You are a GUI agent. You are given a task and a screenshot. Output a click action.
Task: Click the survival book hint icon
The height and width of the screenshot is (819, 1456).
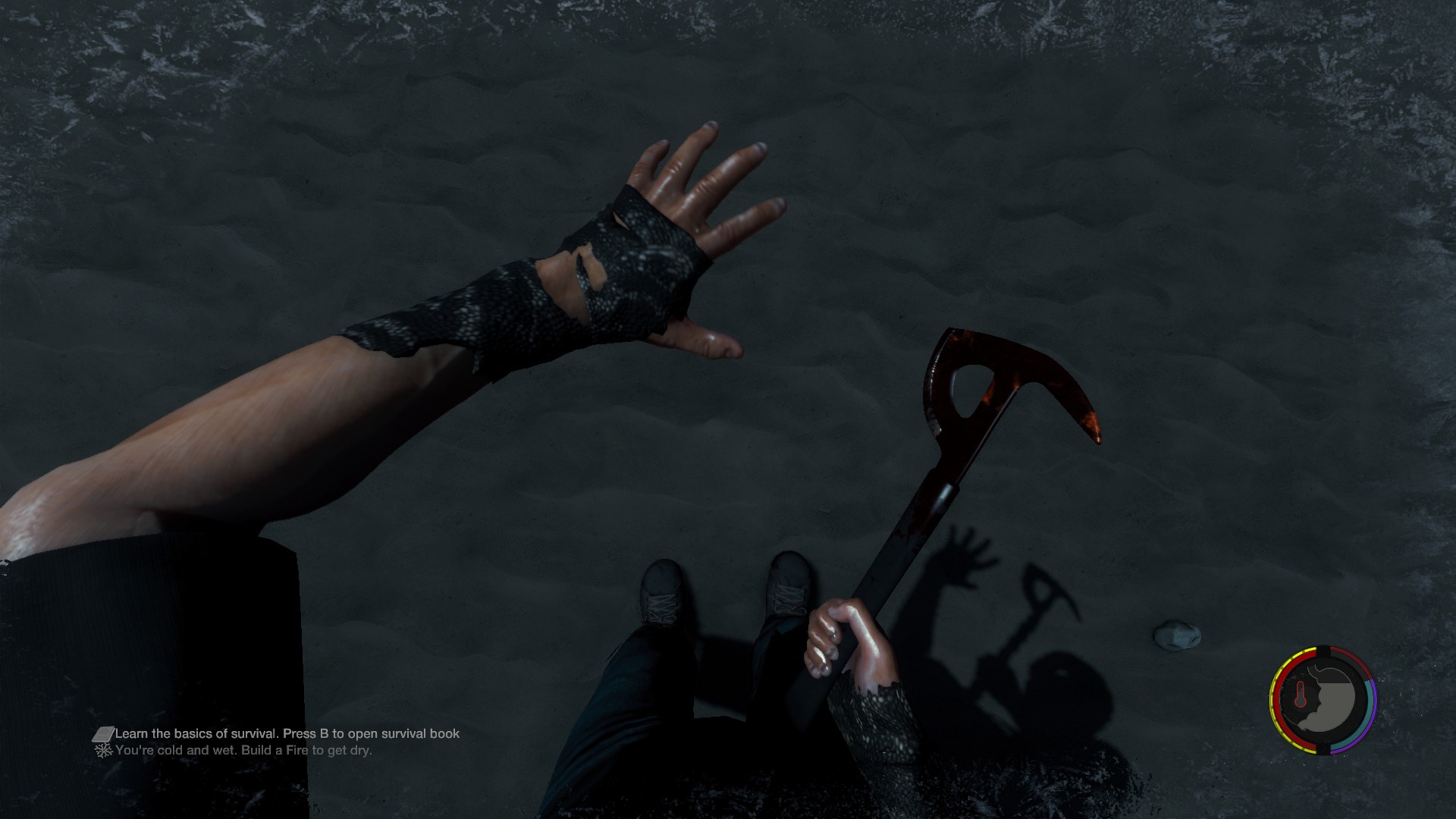coord(102,734)
